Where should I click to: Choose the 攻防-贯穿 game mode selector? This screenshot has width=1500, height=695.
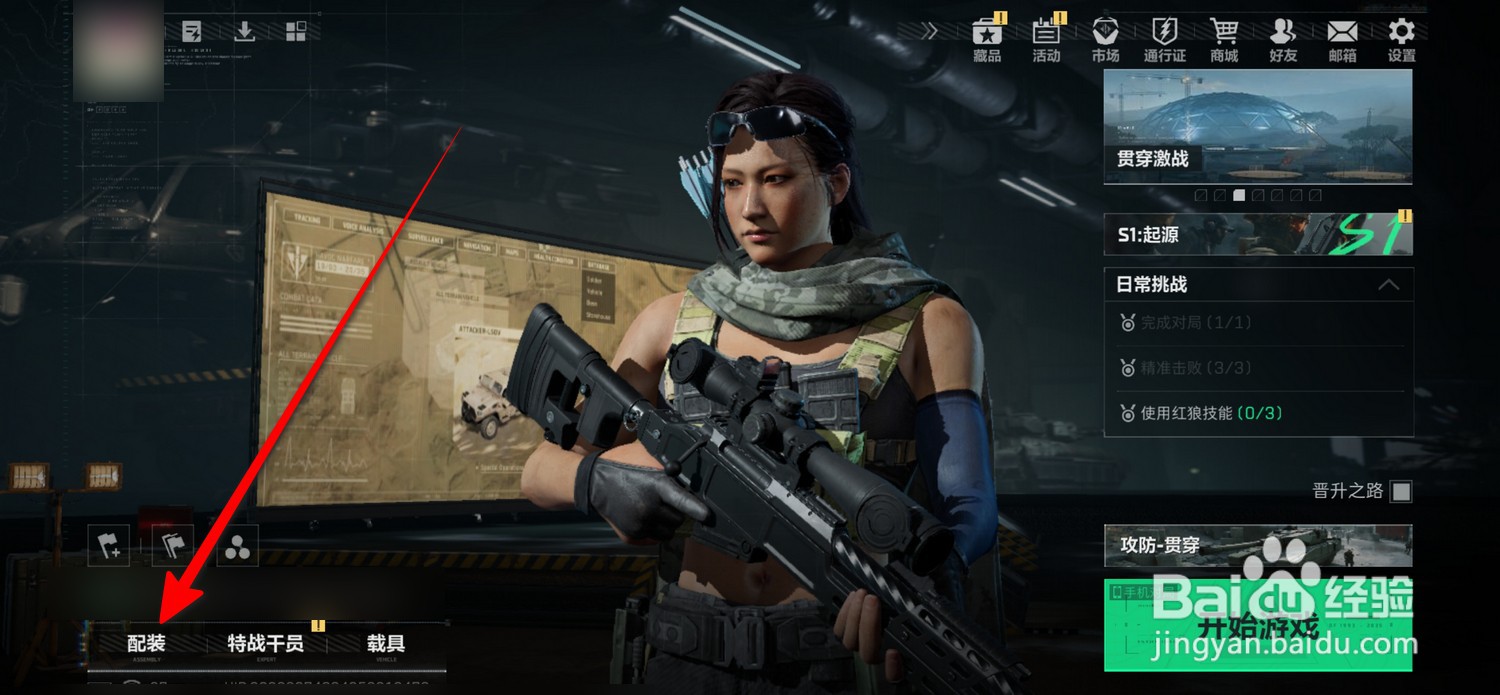click(1258, 546)
